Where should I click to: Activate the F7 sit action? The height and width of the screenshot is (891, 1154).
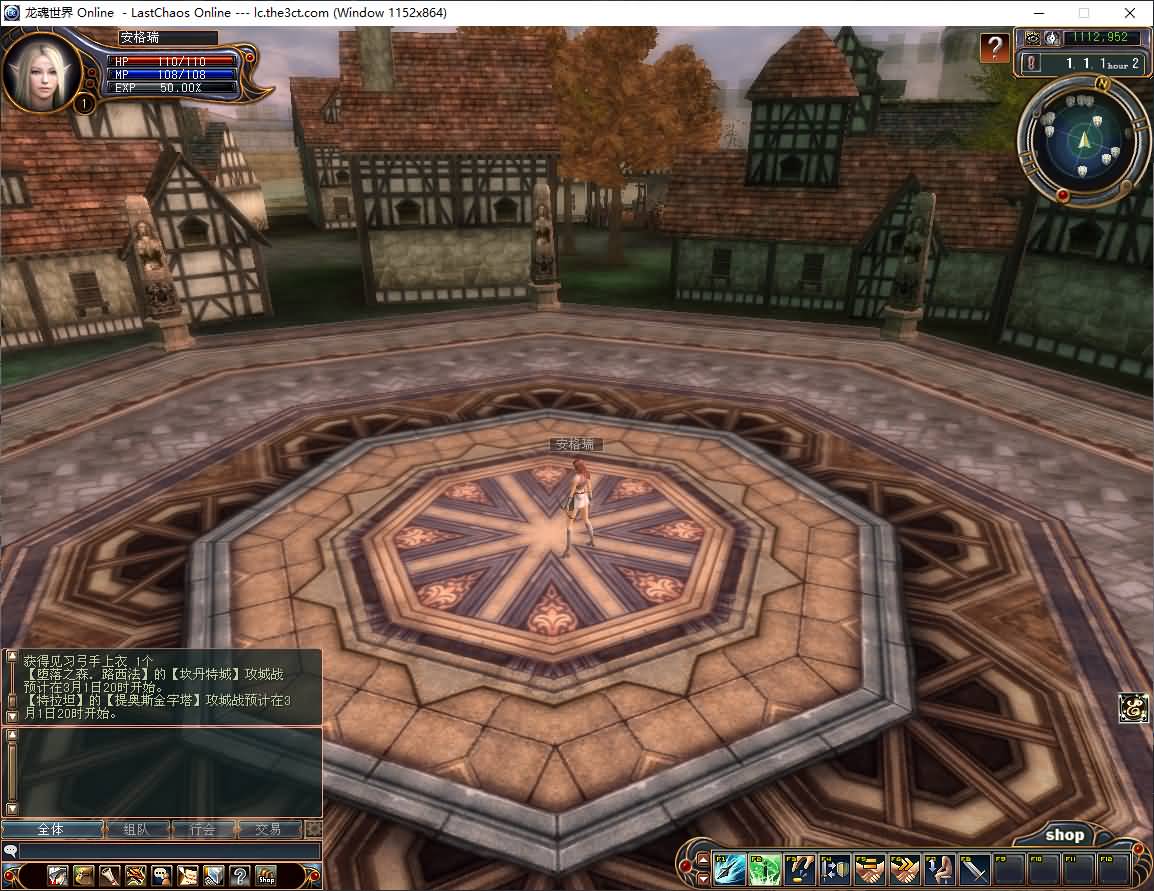940,868
